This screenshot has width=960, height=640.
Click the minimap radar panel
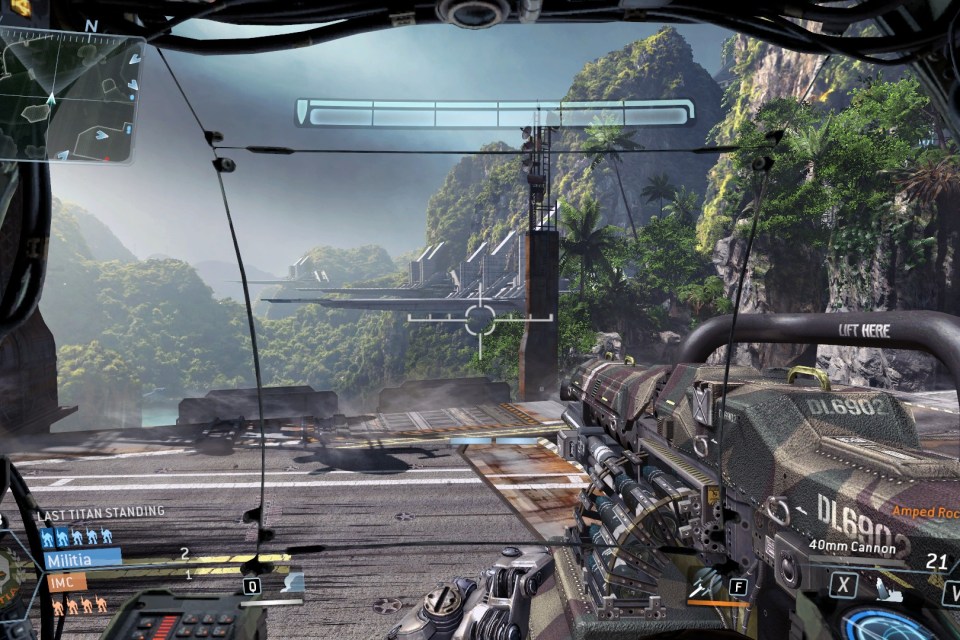click(x=70, y=95)
